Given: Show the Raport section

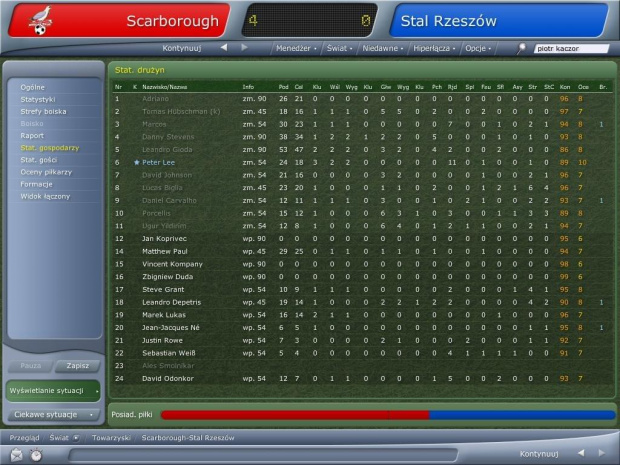Looking at the screenshot, I should [x=32, y=135].
